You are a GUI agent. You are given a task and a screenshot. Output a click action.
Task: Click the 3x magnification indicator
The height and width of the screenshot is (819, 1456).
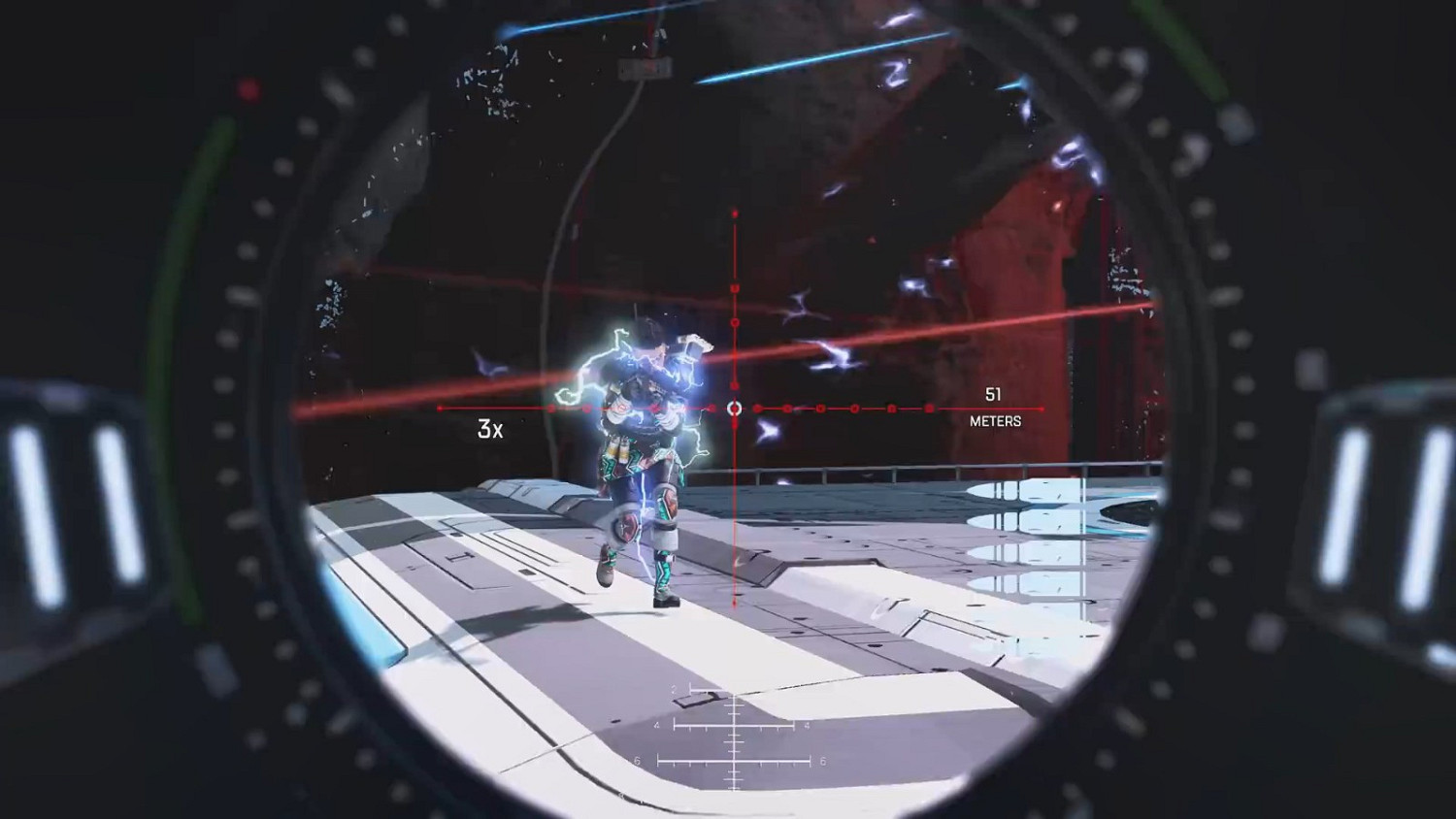[x=488, y=427]
